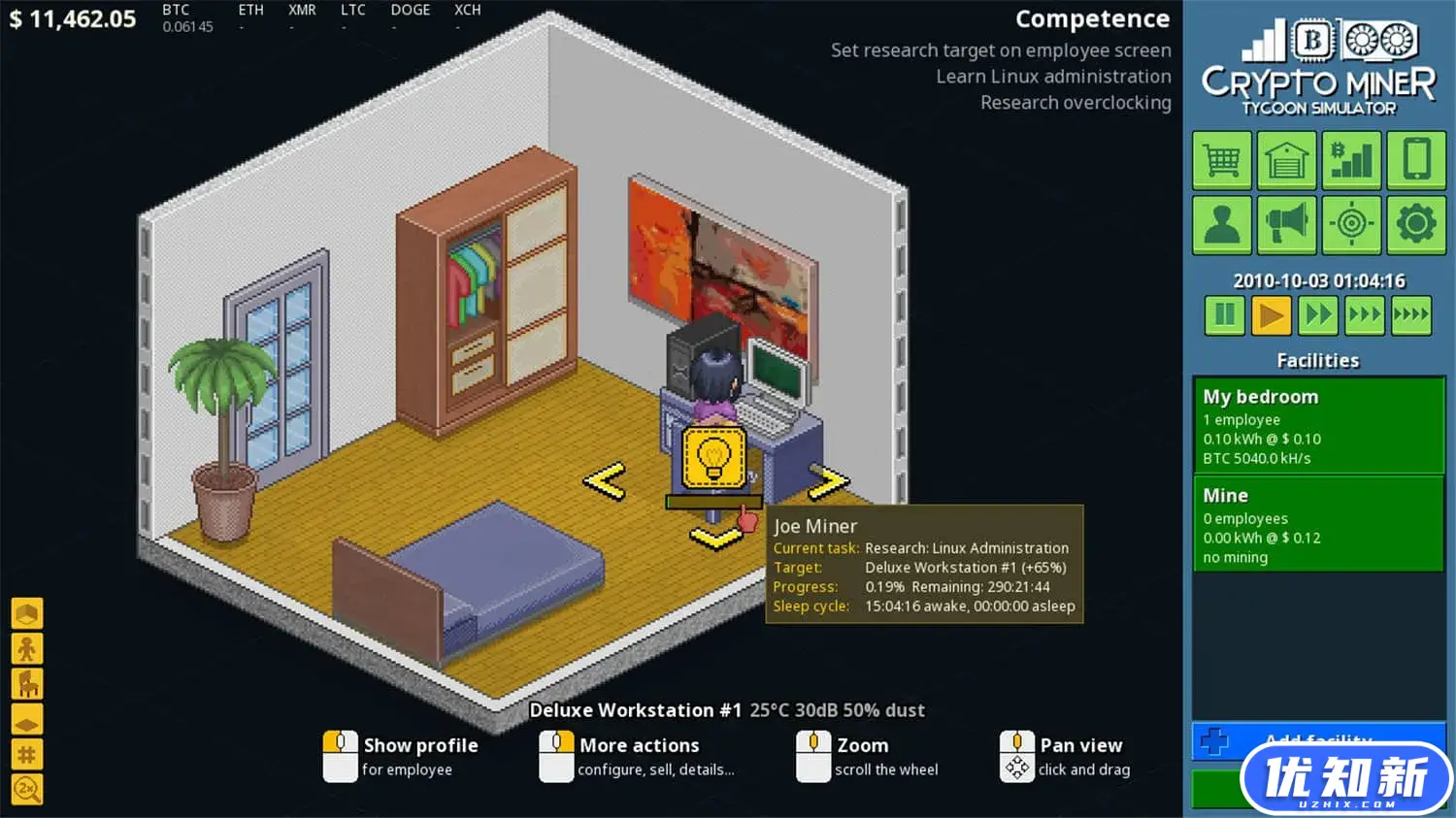Set game to fastest 4x speed
The width and height of the screenshot is (1456, 818).
coord(1411,314)
